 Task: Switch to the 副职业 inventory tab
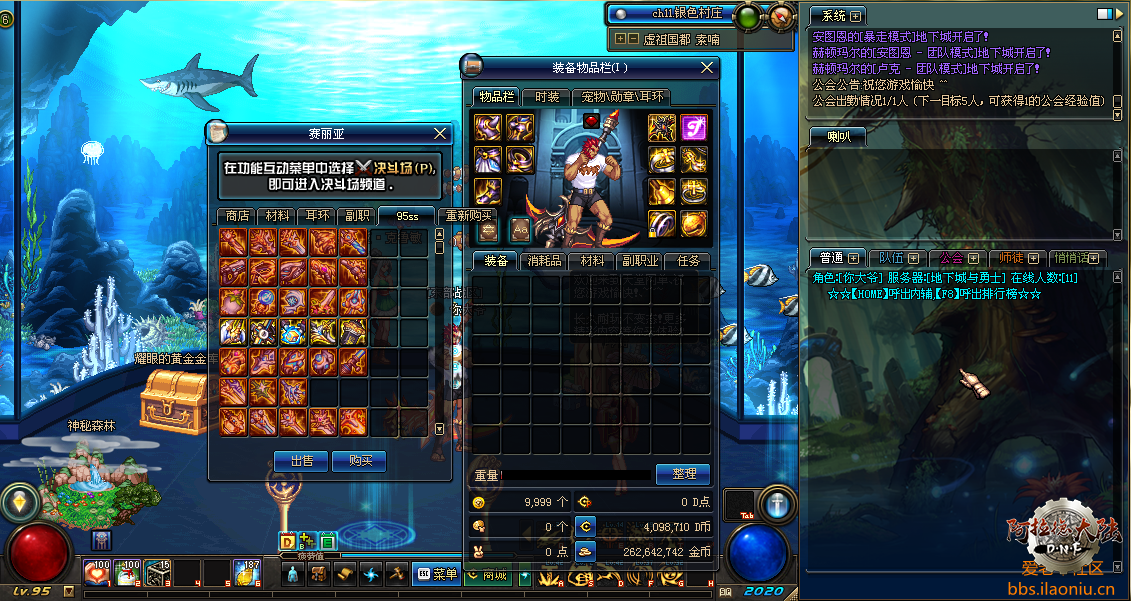640,261
